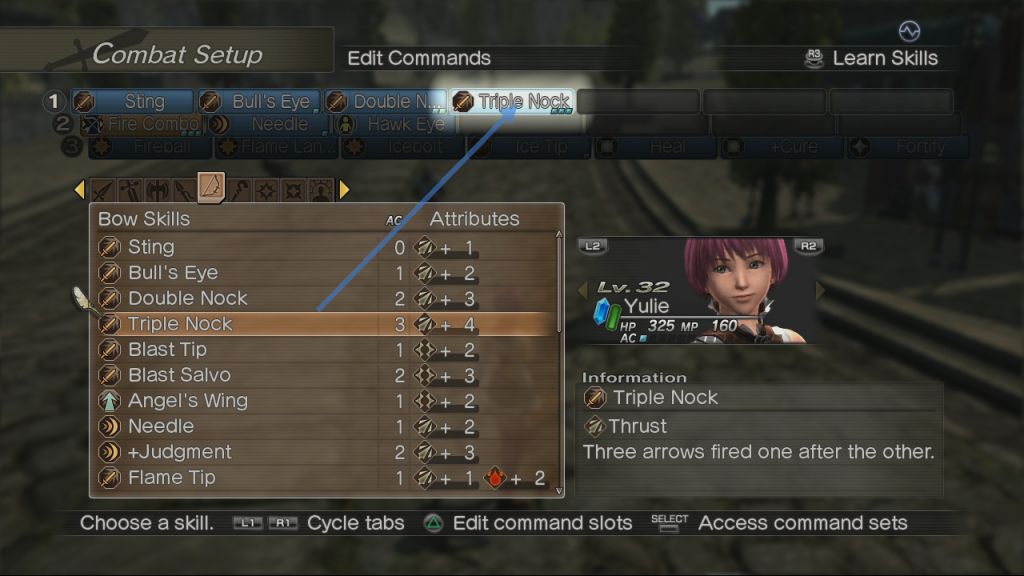Select Sting in the Bow Skills list
The width and height of the screenshot is (1024, 576).
pos(151,247)
